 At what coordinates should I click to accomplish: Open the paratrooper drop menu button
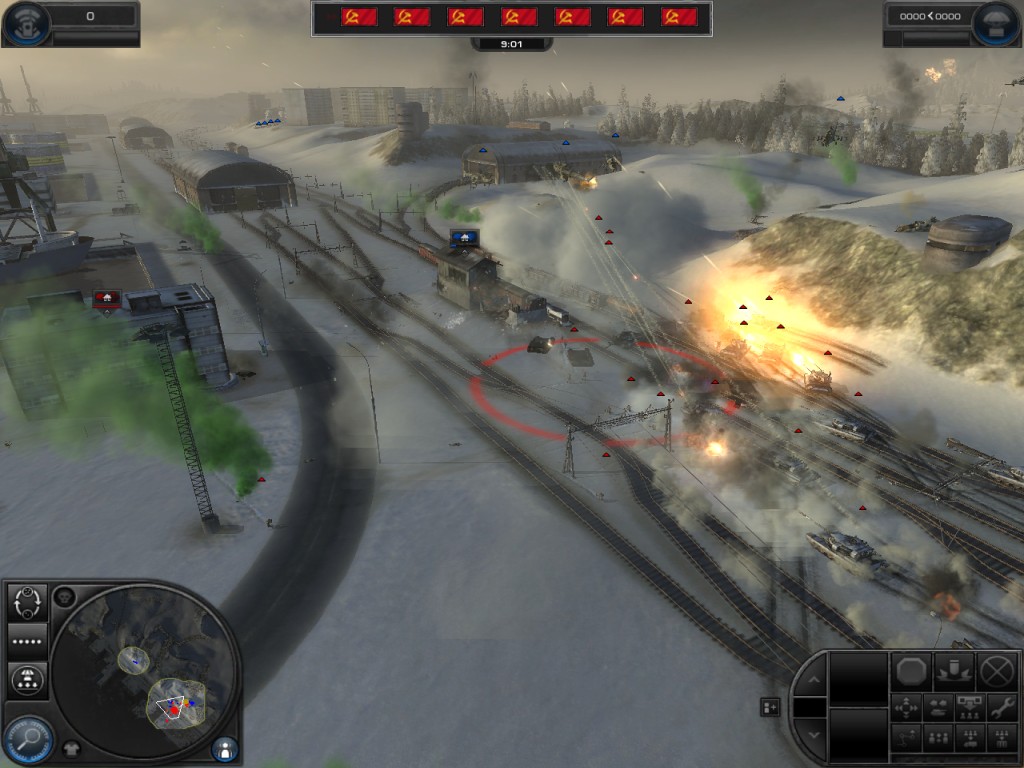pyautogui.click(x=28, y=680)
